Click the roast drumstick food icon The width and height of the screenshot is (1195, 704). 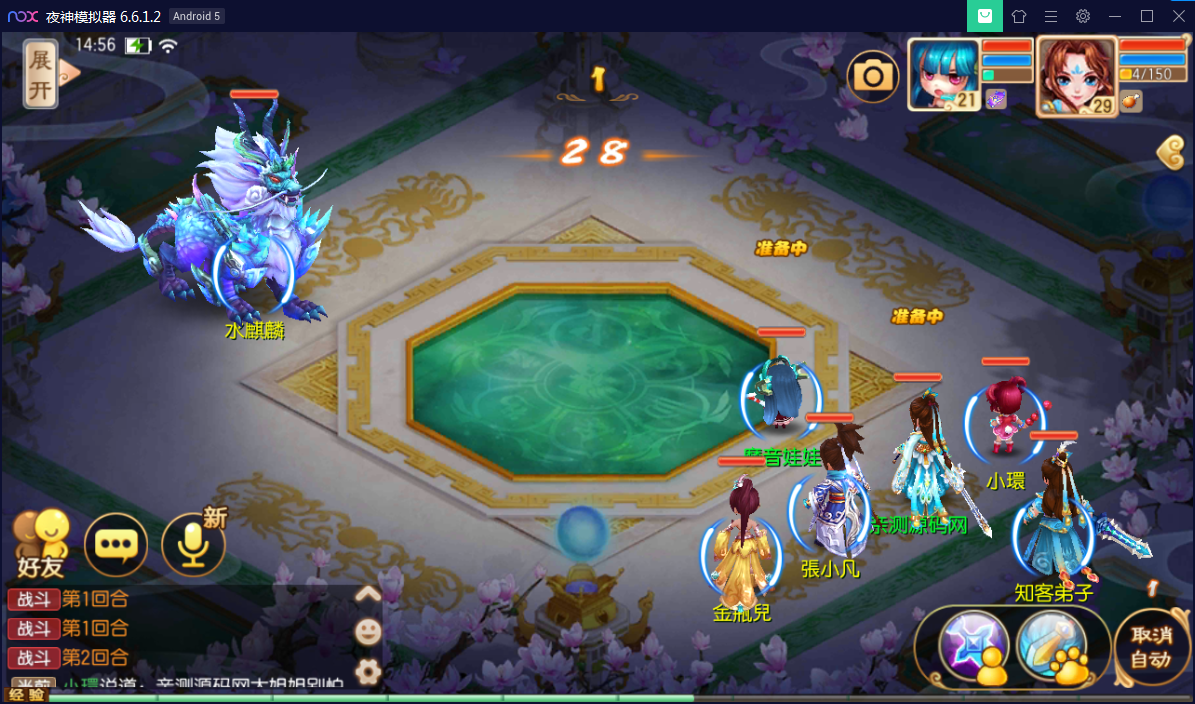1130,100
